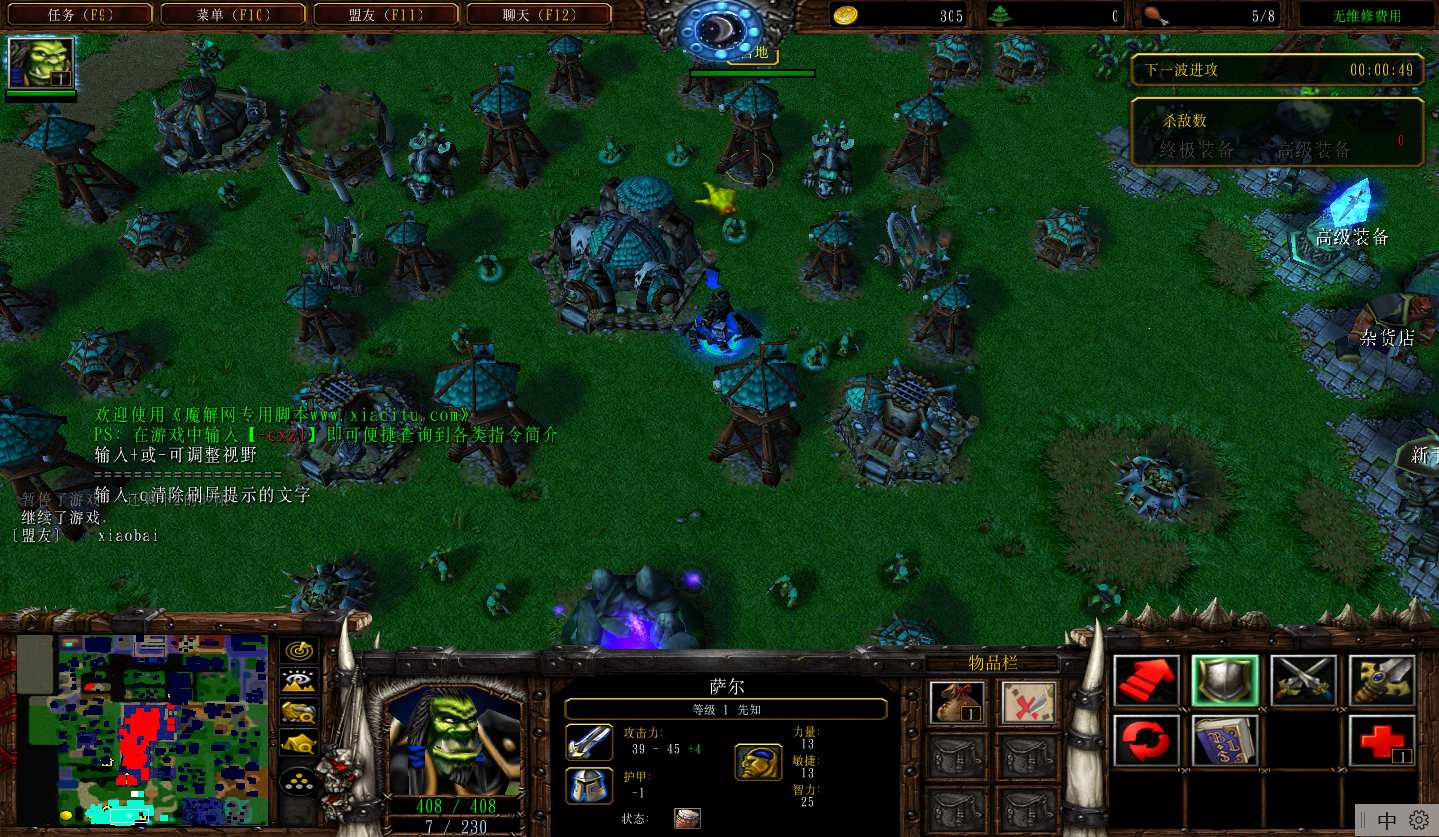The width and height of the screenshot is (1439, 837).
Task: Choose the crossed swords command
Action: pyautogui.click(x=1303, y=681)
